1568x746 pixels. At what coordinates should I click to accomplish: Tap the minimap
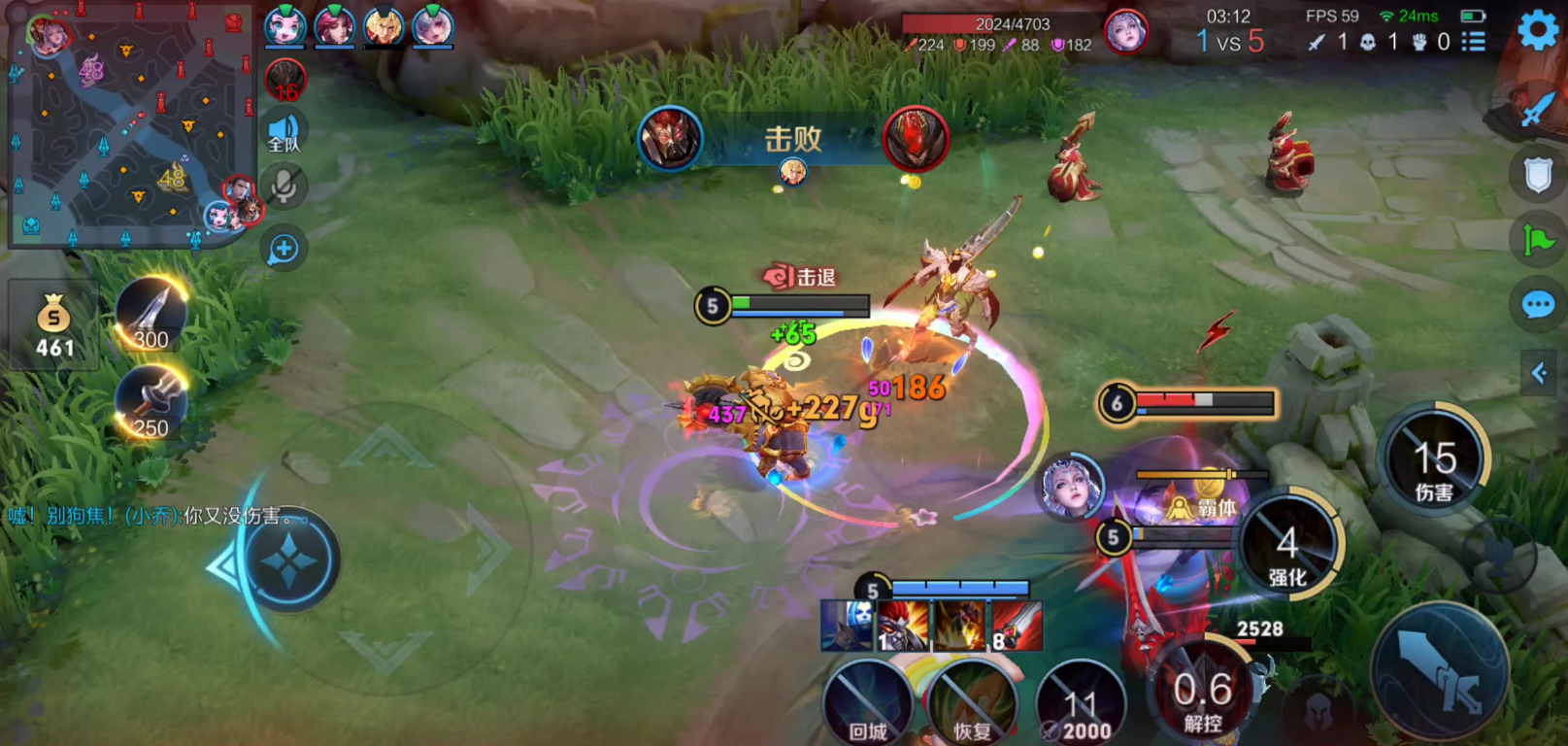131,124
